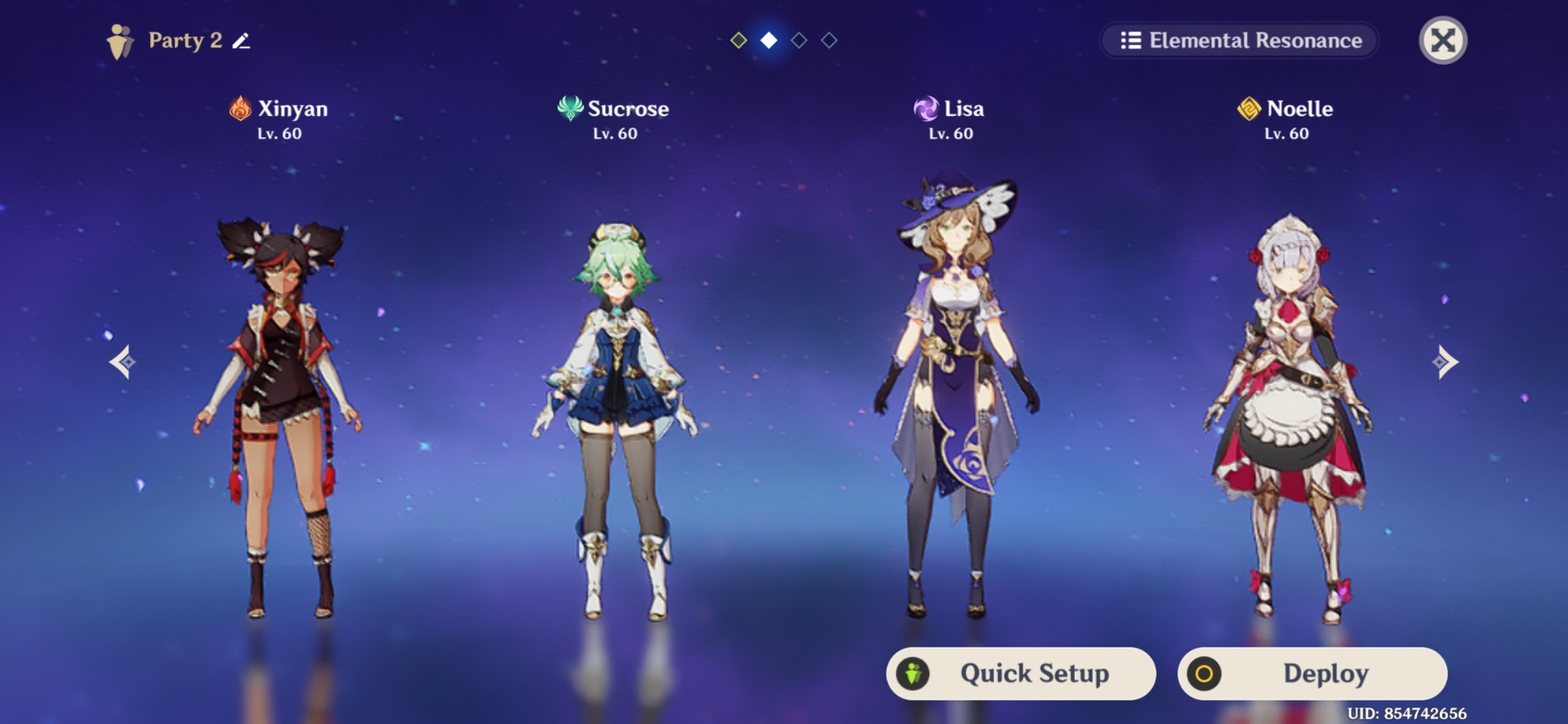1568x724 pixels.
Task: Click the party members icon beside Party 2
Action: pos(119,40)
